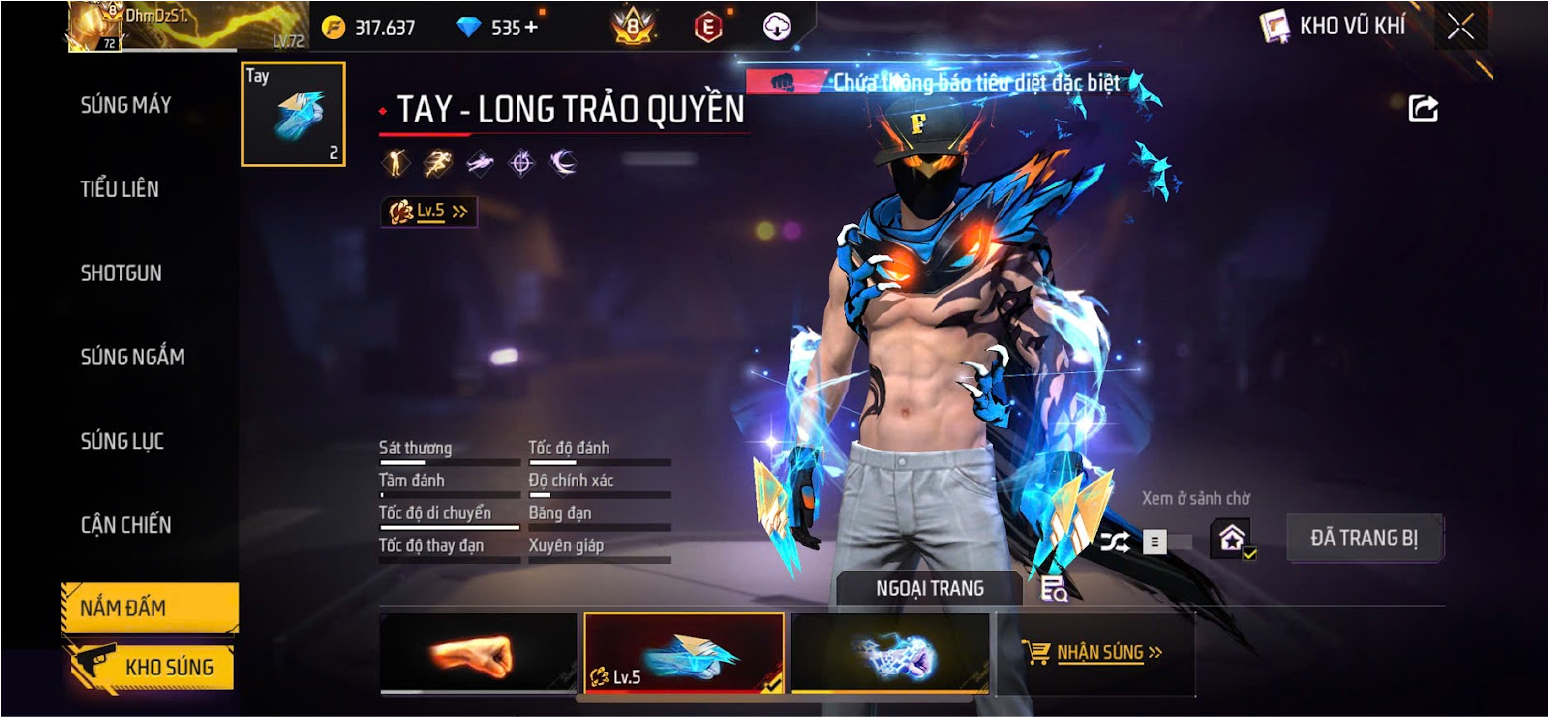Click the Đã Trang Bị equipped button
The height and width of the screenshot is (717, 1548).
[1364, 539]
